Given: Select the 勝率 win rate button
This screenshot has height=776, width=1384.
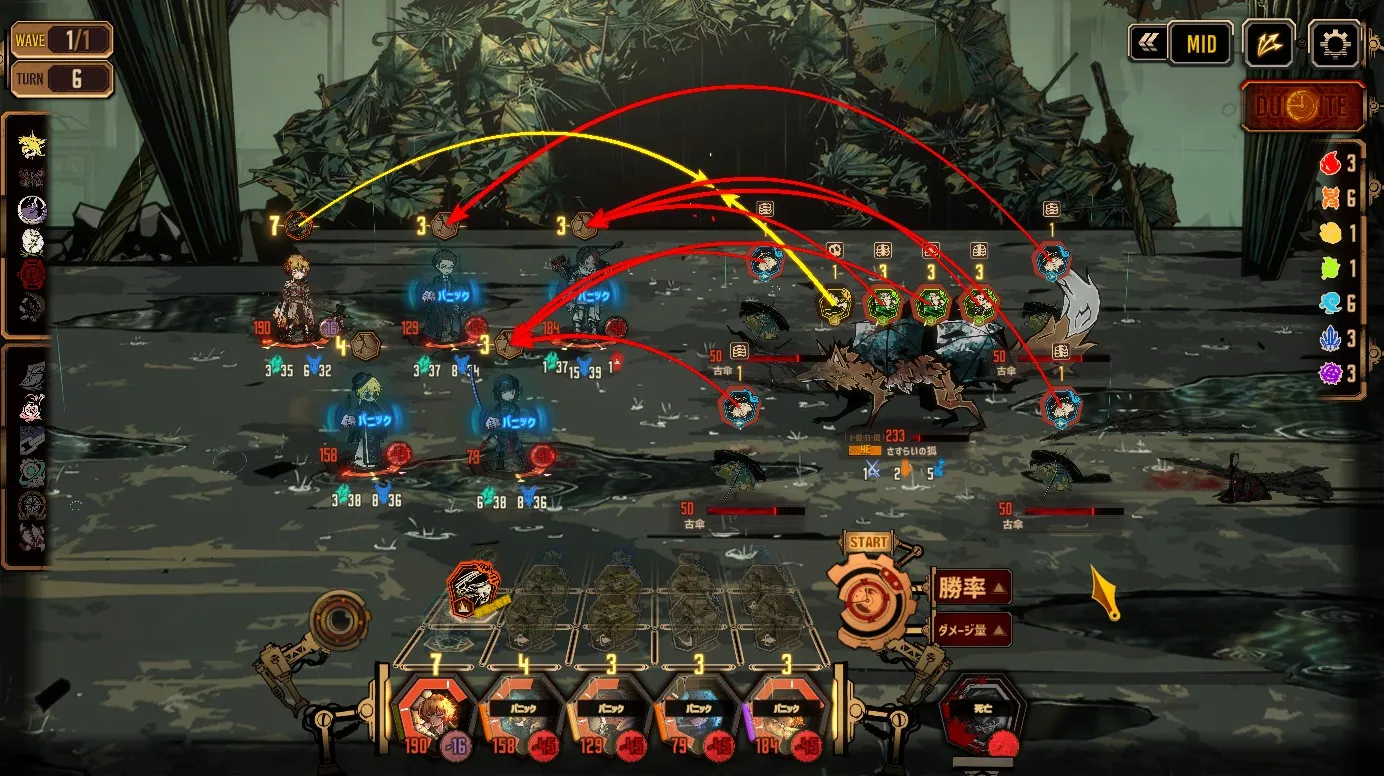Looking at the screenshot, I should point(971,588).
